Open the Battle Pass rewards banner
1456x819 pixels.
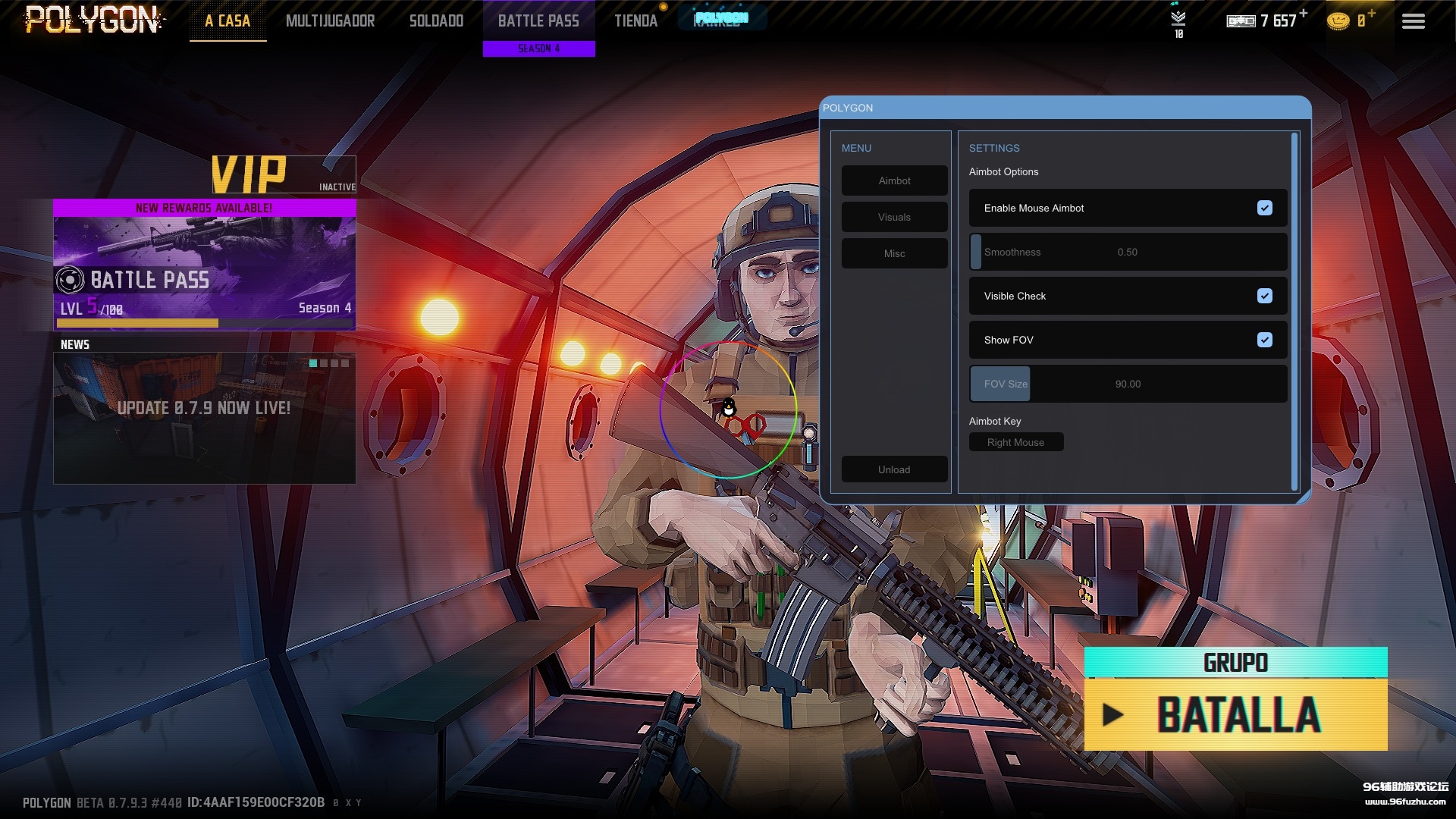coord(204,265)
